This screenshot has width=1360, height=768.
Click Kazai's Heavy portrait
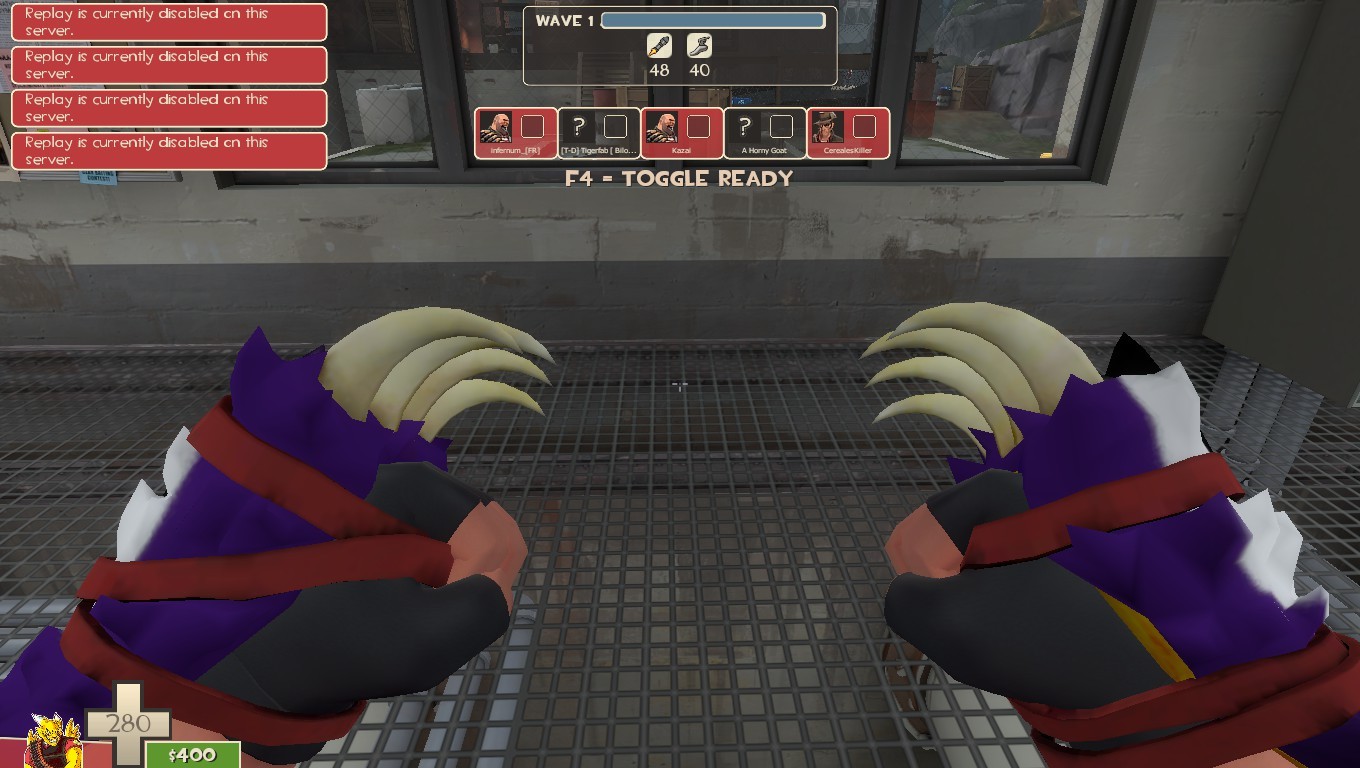click(x=664, y=127)
